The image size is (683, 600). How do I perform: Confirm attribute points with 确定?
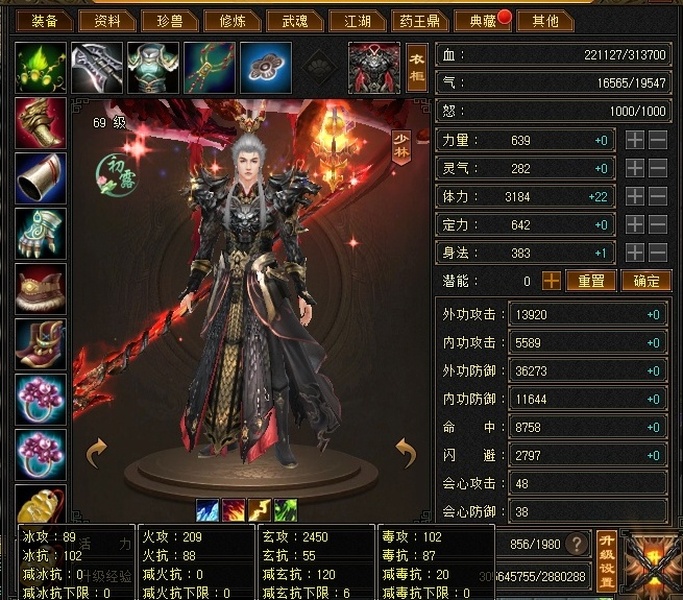click(x=645, y=281)
